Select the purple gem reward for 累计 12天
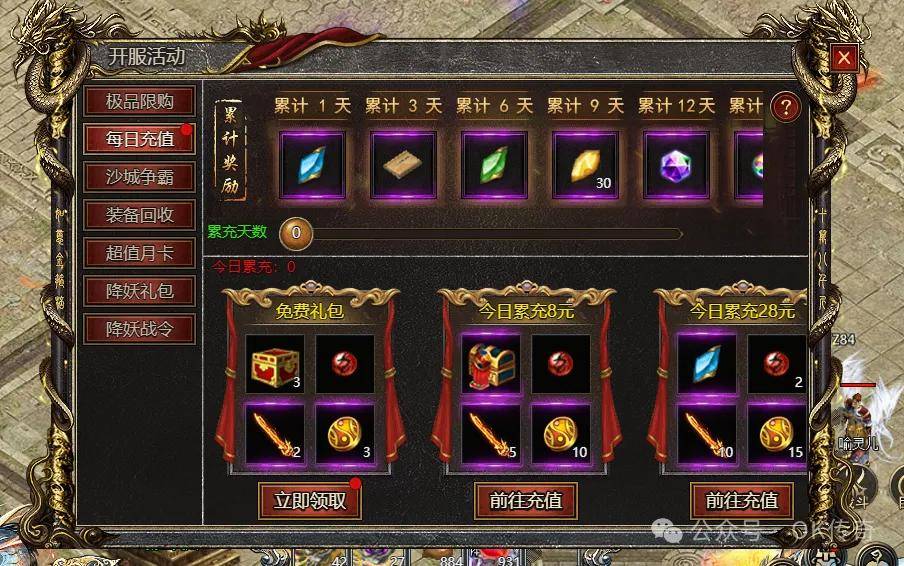This screenshot has height=566, width=904. [676, 165]
